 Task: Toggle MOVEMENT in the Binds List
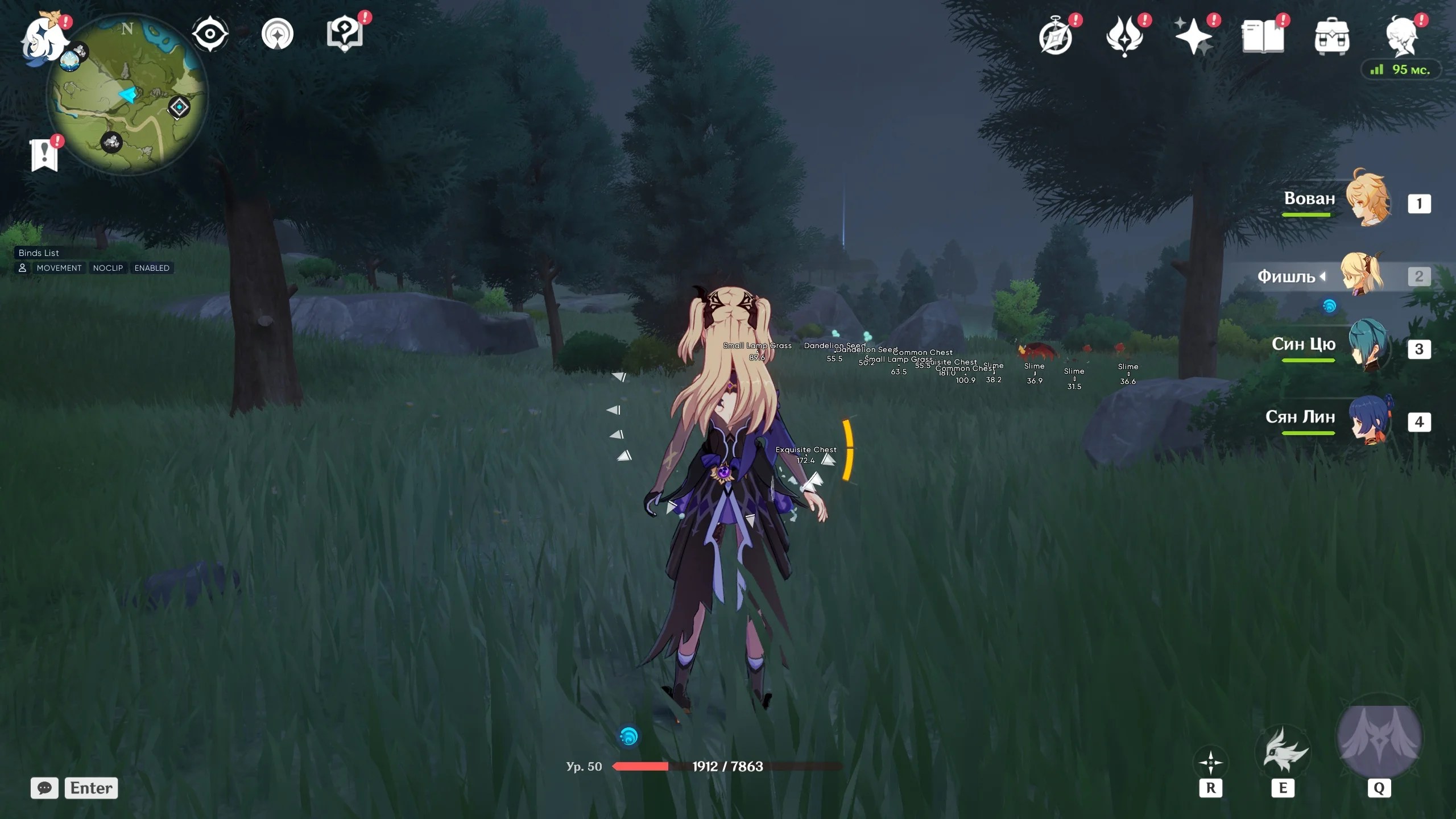[59, 268]
